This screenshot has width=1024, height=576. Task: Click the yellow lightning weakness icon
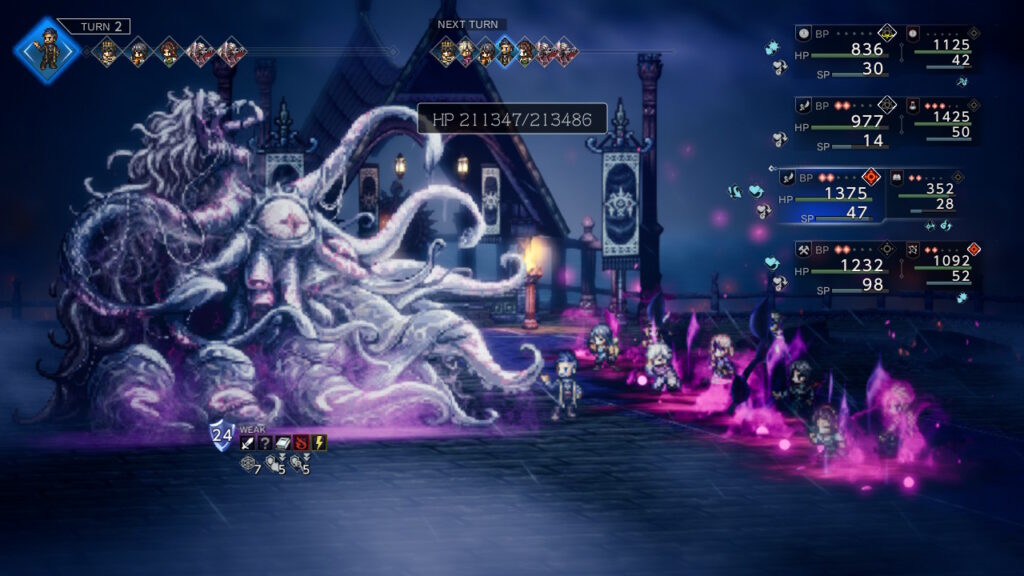319,443
